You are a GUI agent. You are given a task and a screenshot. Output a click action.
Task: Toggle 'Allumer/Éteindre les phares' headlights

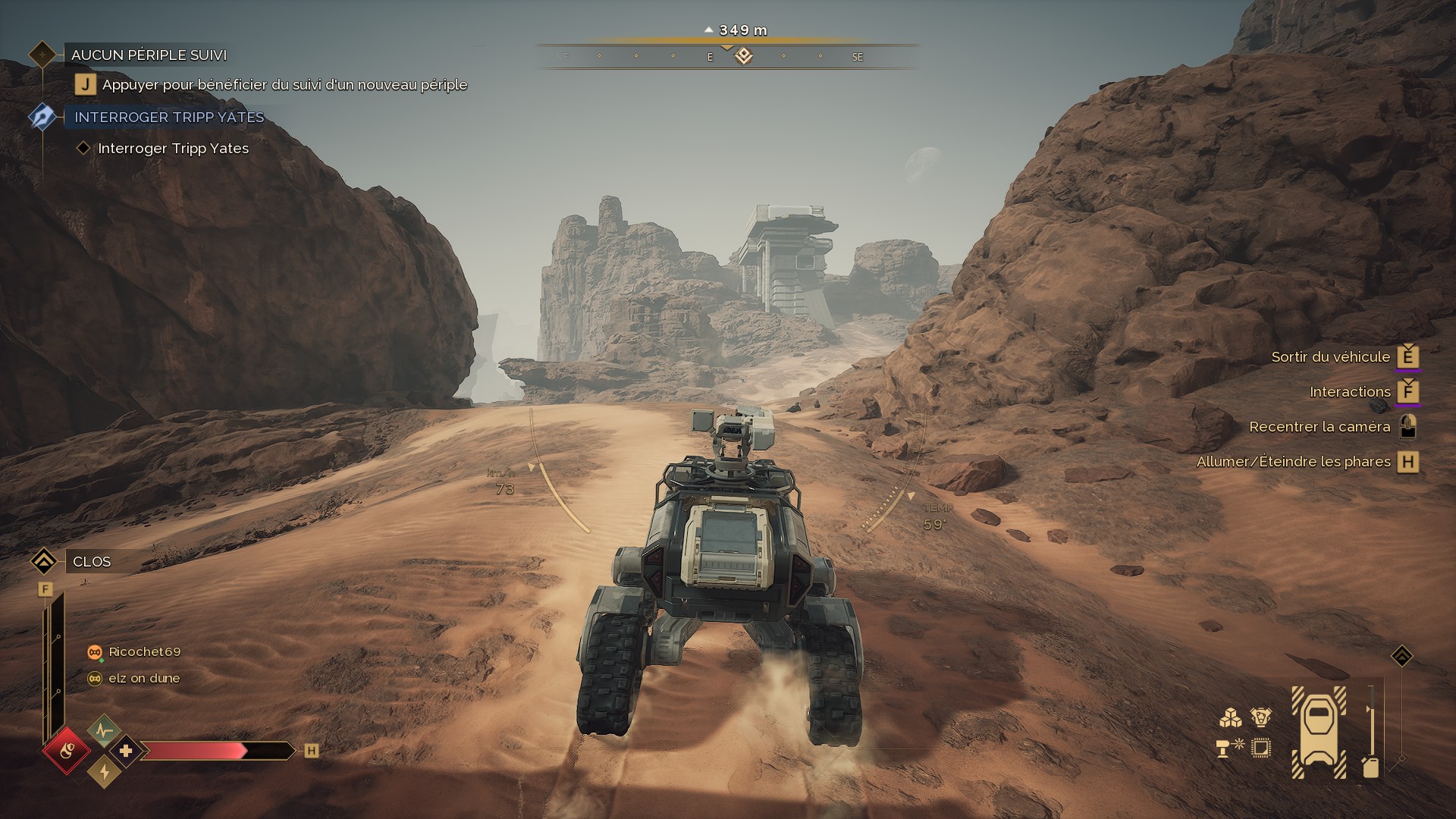coord(1293,462)
